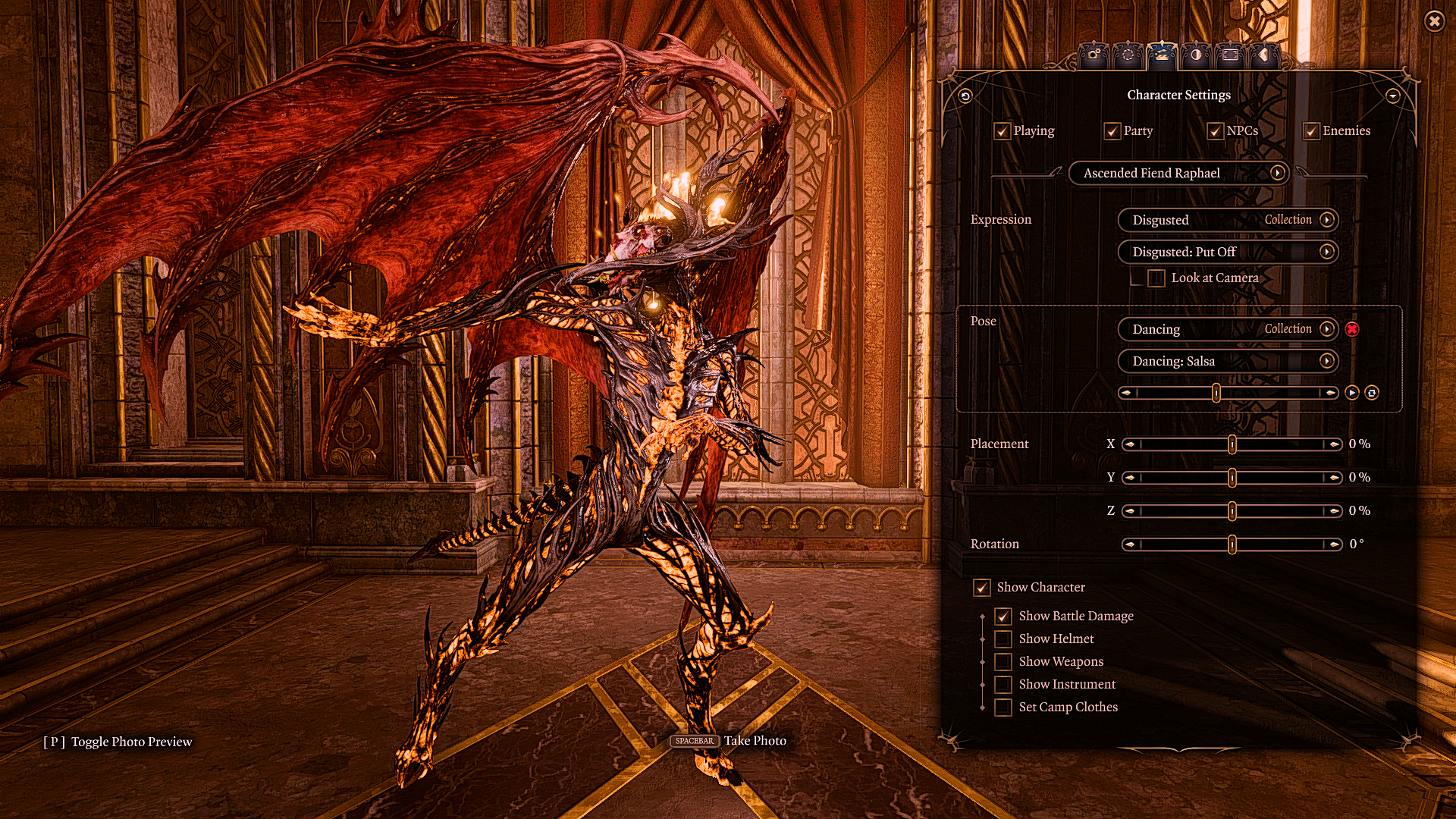This screenshot has height=819, width=1456.
Task: Toggle pose animation looping
Action: [1372, 393]
